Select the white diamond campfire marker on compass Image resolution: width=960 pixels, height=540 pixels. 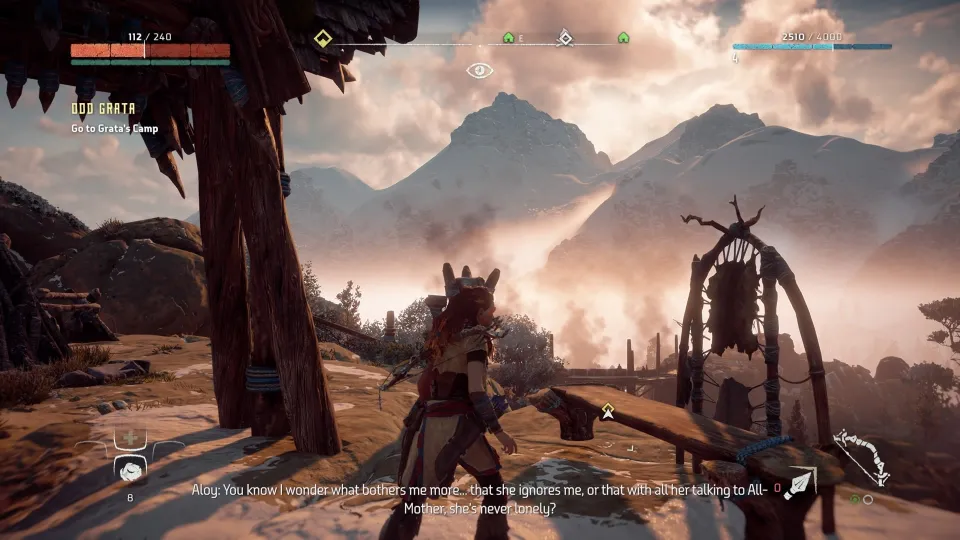(x=565, y=38)
